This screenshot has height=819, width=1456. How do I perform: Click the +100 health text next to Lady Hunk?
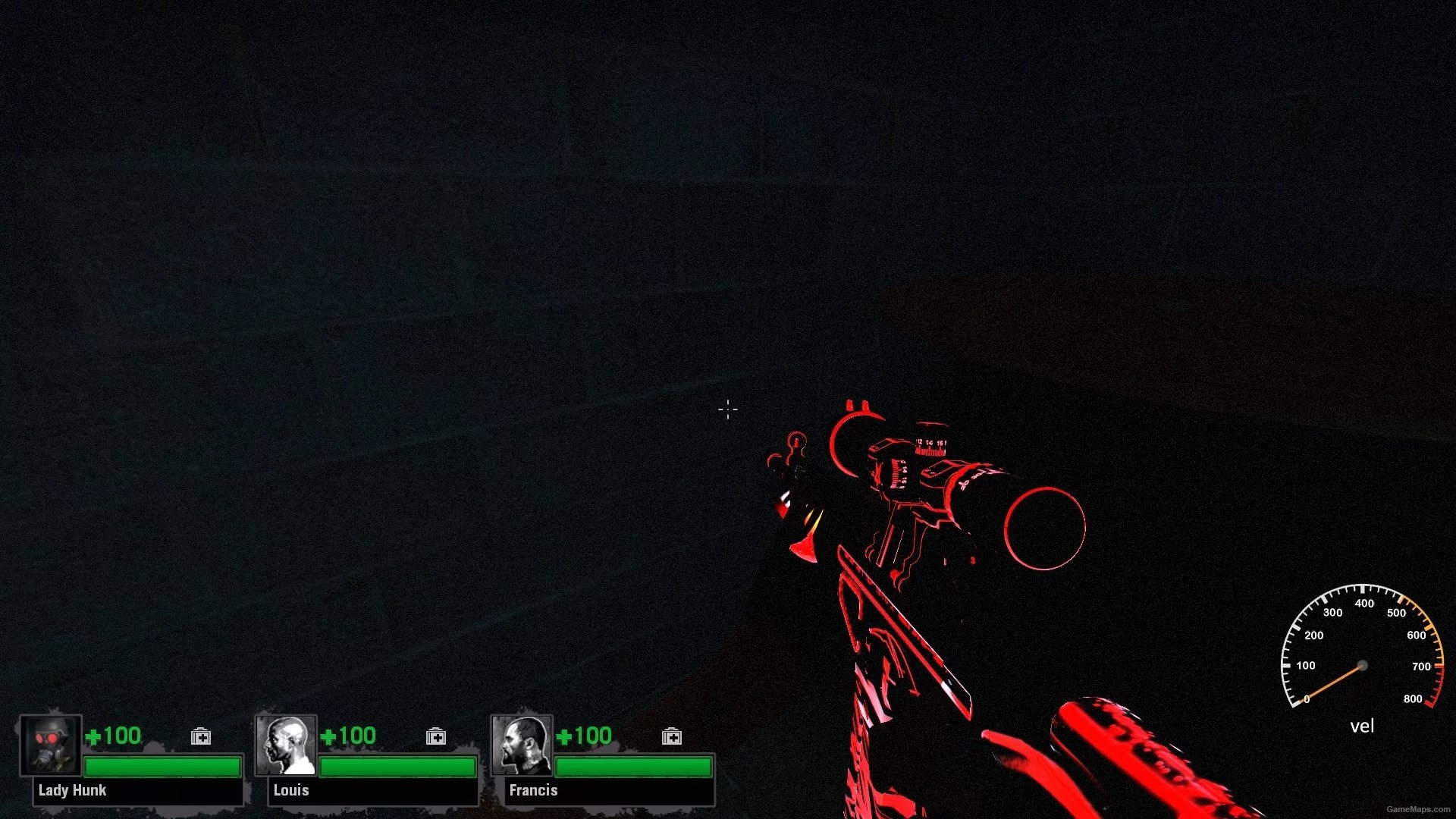pyautogui.click(x=115, y=735)
